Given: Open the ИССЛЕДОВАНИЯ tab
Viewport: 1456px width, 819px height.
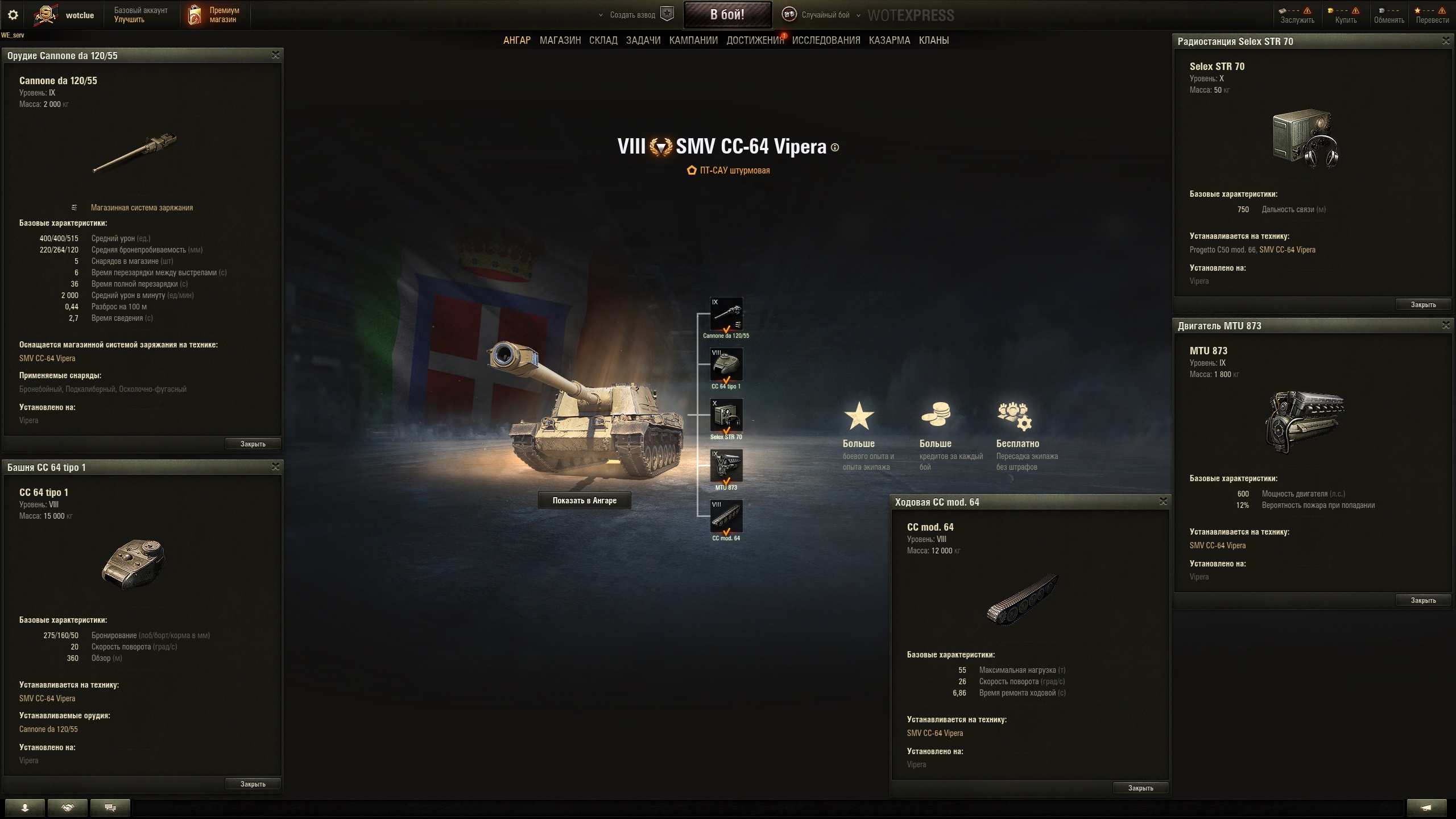Looking at the screenshot, I should coord(826,40).
